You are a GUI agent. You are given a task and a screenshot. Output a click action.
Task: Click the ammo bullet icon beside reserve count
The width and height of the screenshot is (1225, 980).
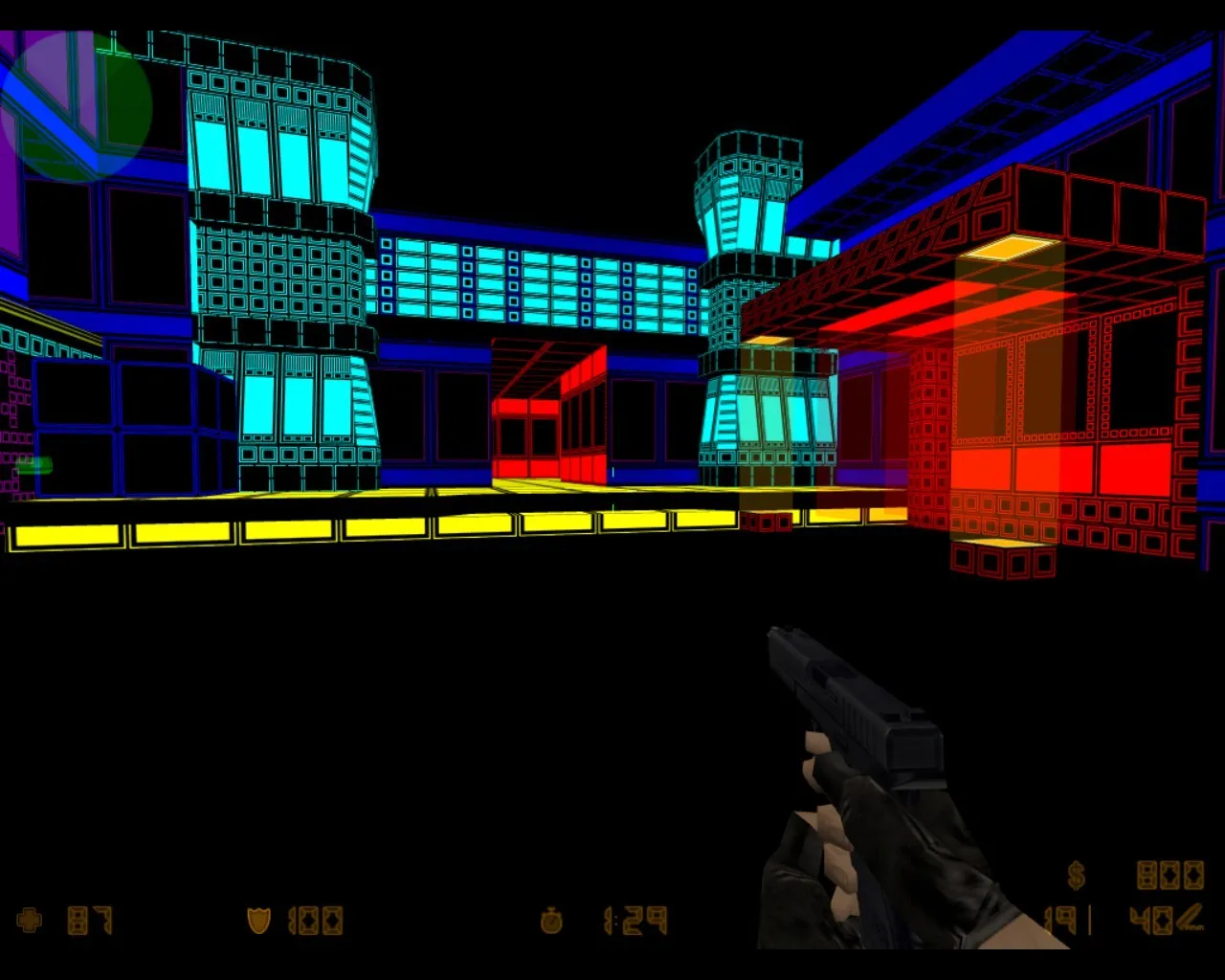(1192, 919)
